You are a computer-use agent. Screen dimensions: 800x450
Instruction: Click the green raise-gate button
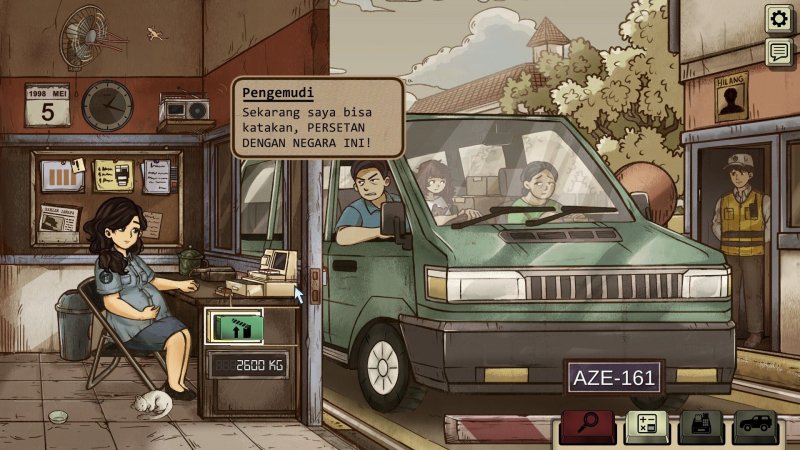tap(235, 327)
